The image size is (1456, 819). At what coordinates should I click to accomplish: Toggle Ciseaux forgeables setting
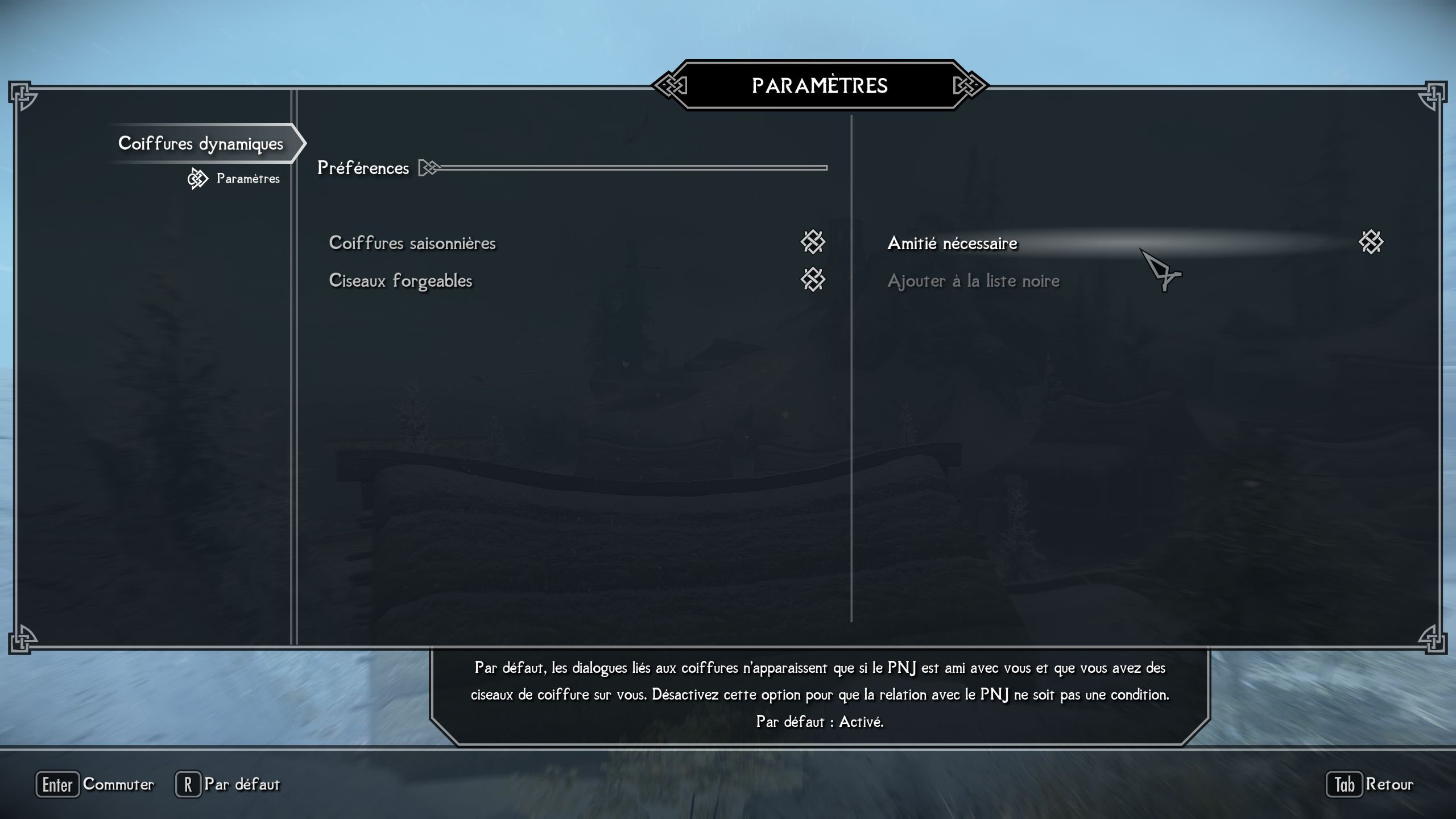[812, 280]
